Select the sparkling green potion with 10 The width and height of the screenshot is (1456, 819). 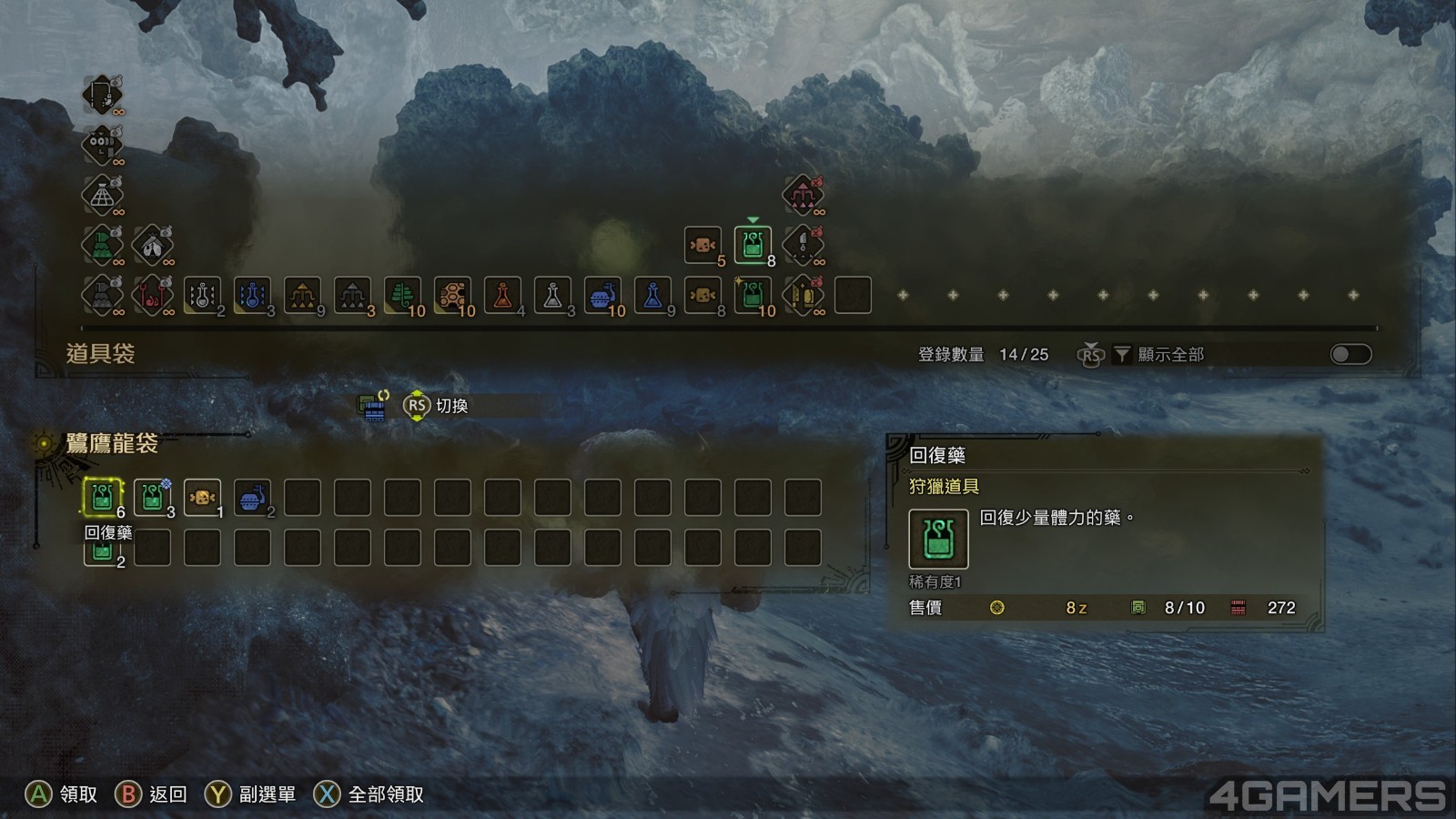753,295
